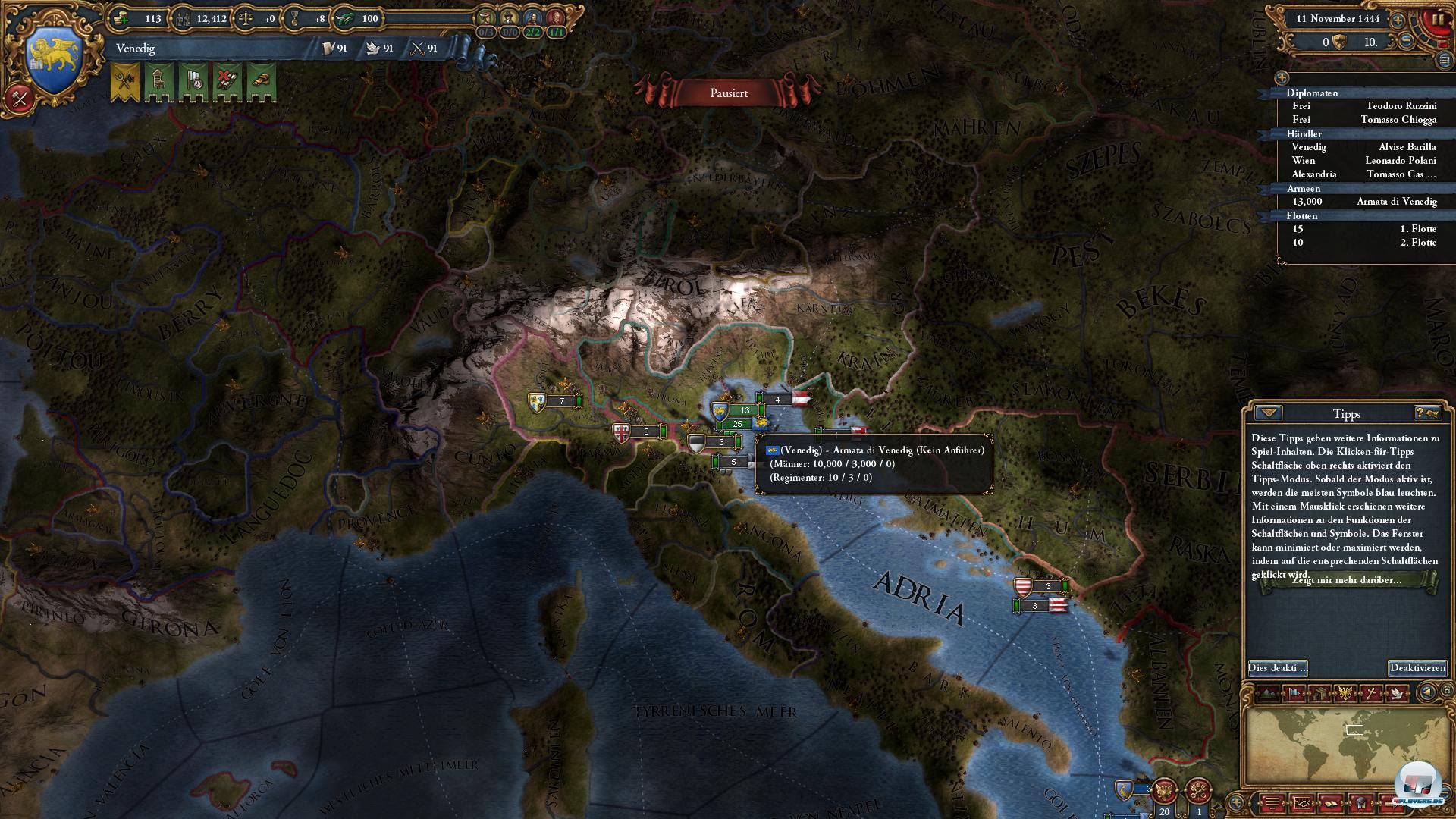This screenshot has width=1456, height=819.
Task: Select the glove banner icon in the toolbar
Action: (261, 80)
